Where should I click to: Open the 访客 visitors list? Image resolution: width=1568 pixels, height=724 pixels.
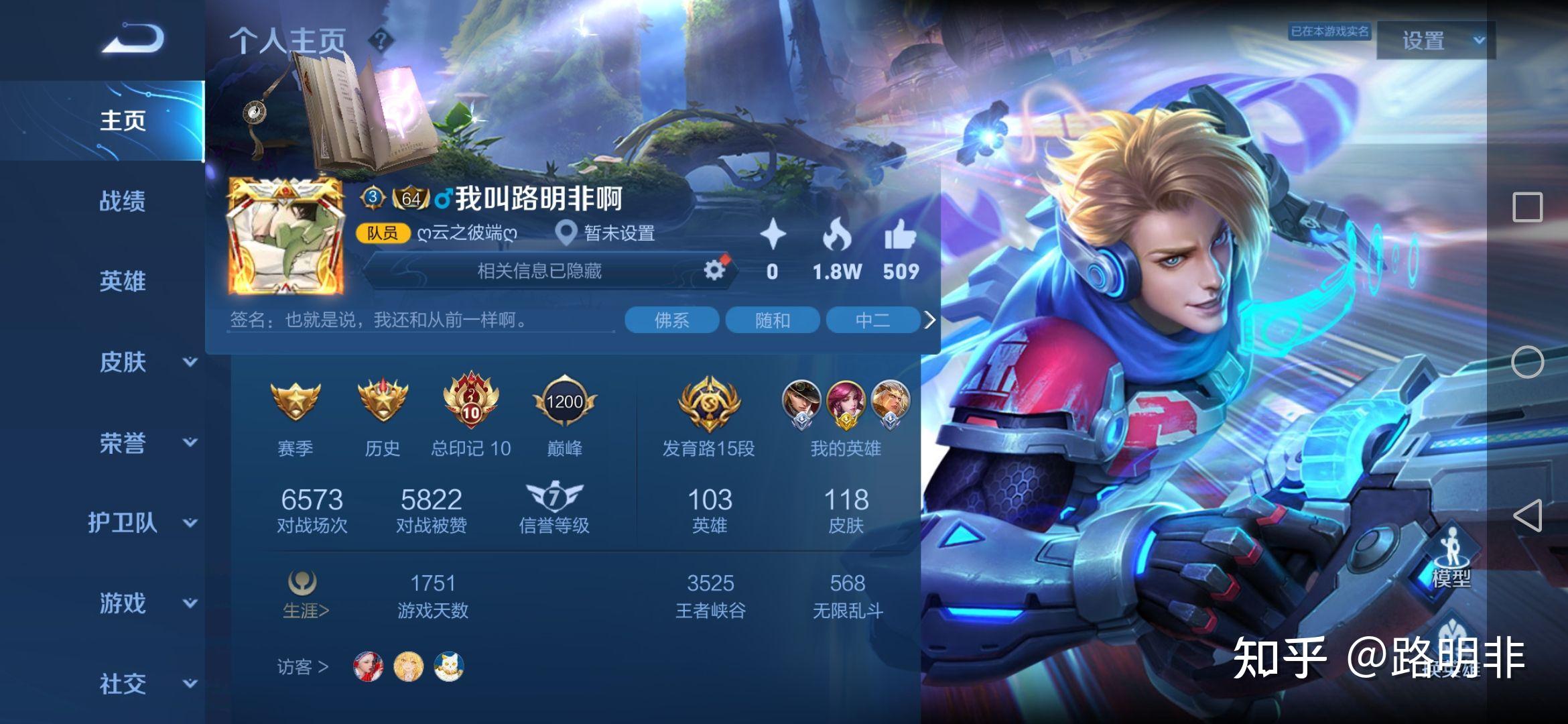point(303,667)
